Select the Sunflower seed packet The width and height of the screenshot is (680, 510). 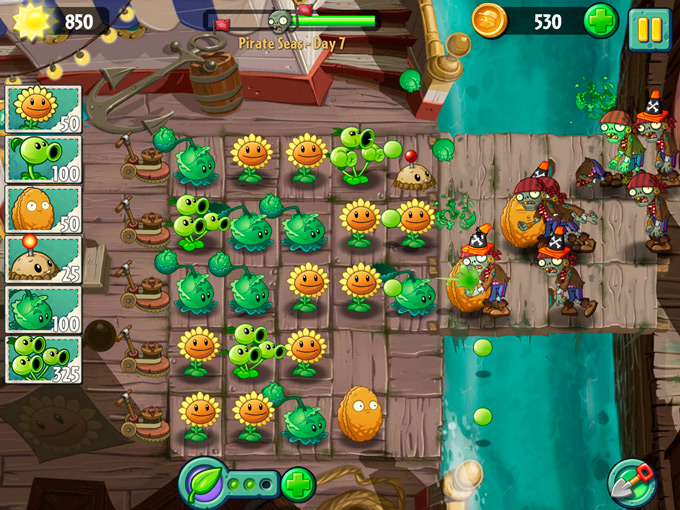click(x=43, y=108)
